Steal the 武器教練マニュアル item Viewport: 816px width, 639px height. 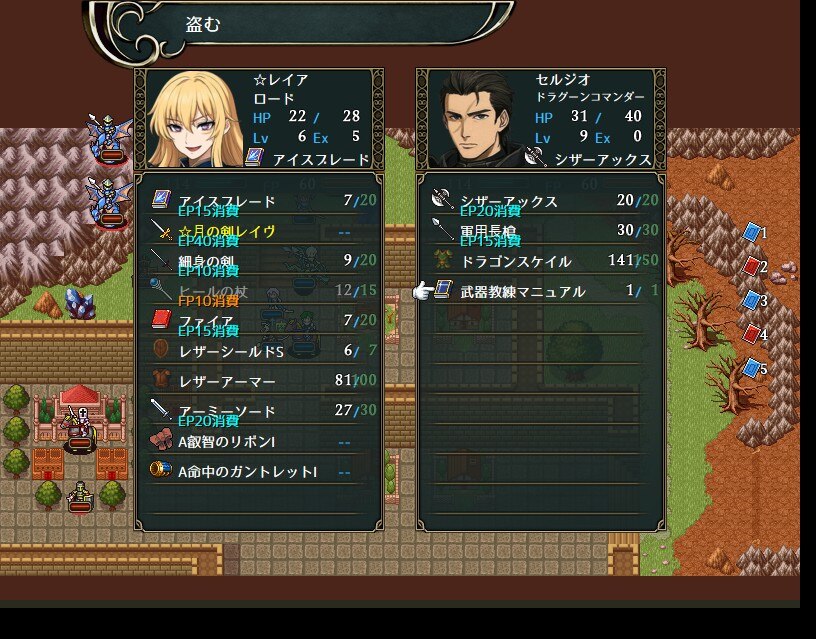pos(522,292)
